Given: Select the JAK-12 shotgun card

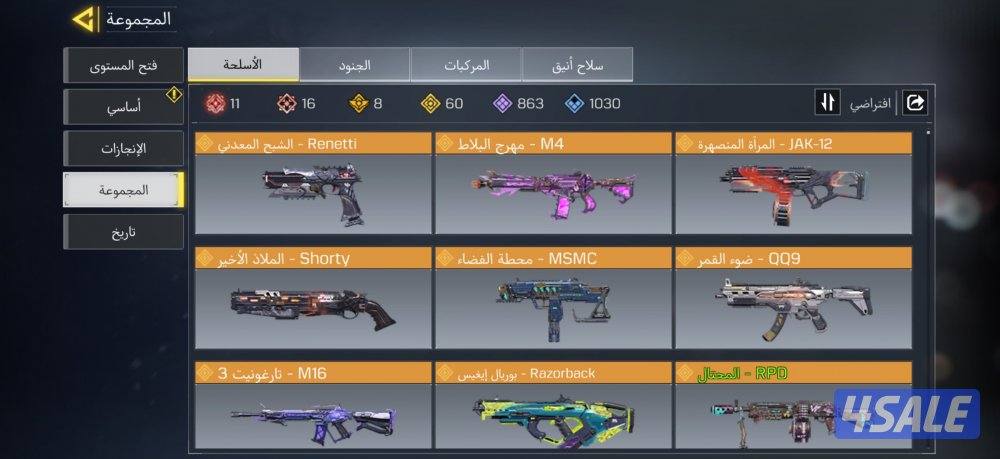Looking at the screenshot, I should [x=793, y=184].
